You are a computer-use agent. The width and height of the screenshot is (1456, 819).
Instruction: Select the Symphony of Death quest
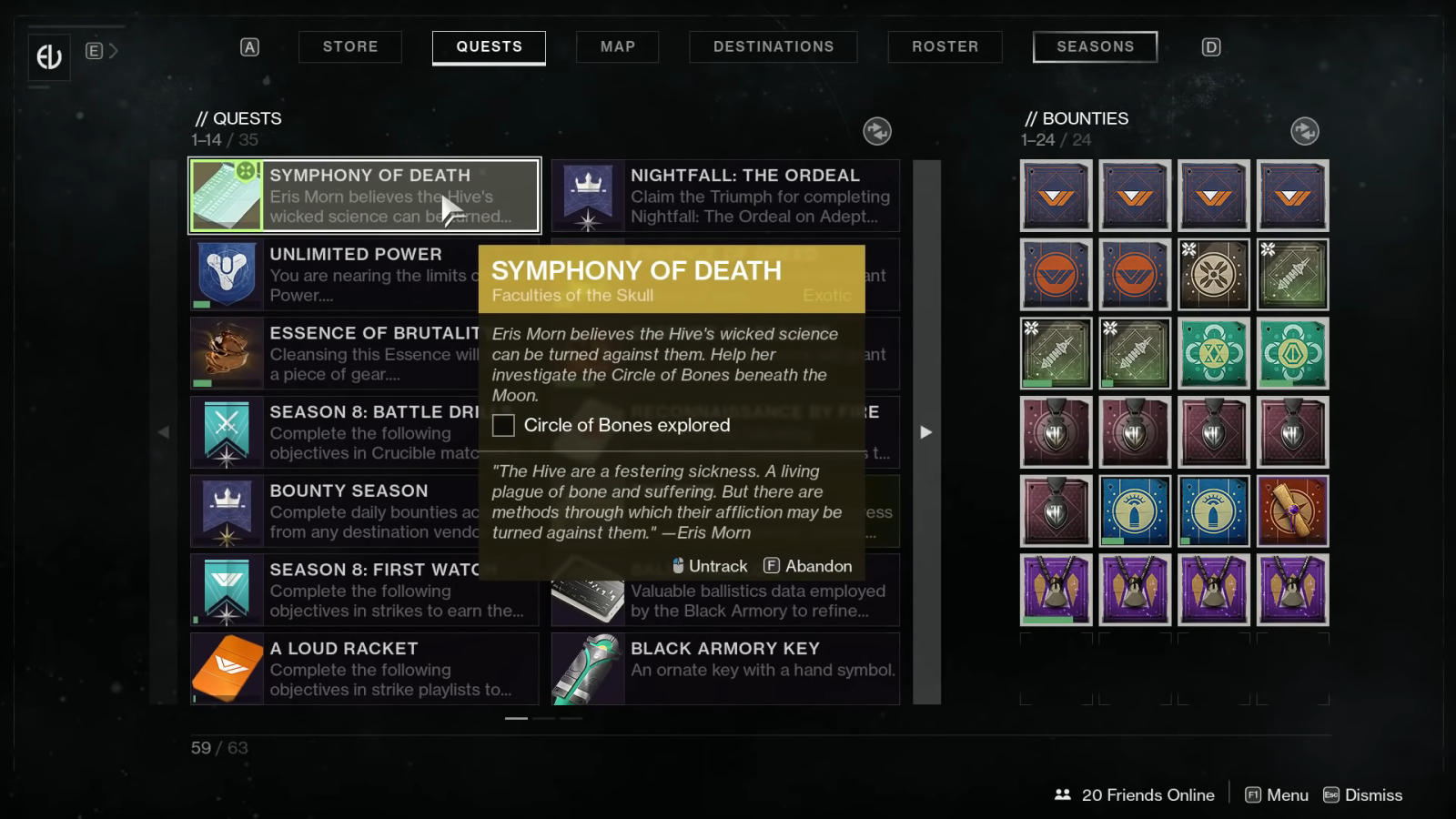pyautogui.click(x=364, y=196)
